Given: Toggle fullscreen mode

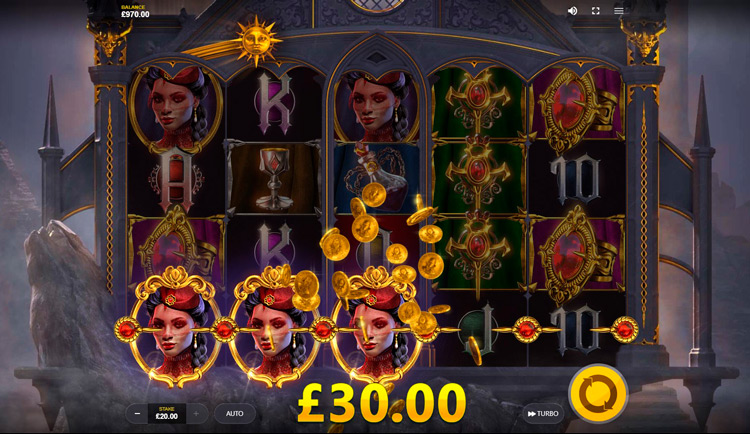Looking at the screenshot, I should pyautogui.click(x=596, y=11).
